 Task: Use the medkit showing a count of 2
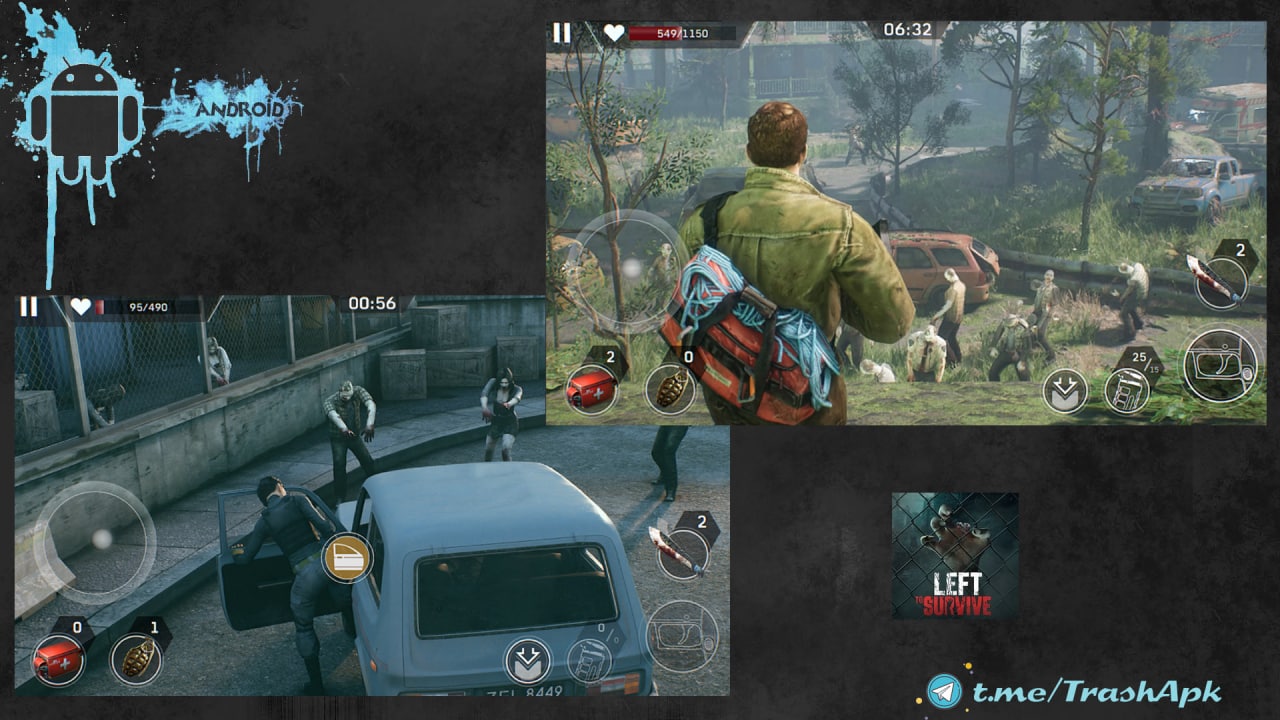[590, 389]
